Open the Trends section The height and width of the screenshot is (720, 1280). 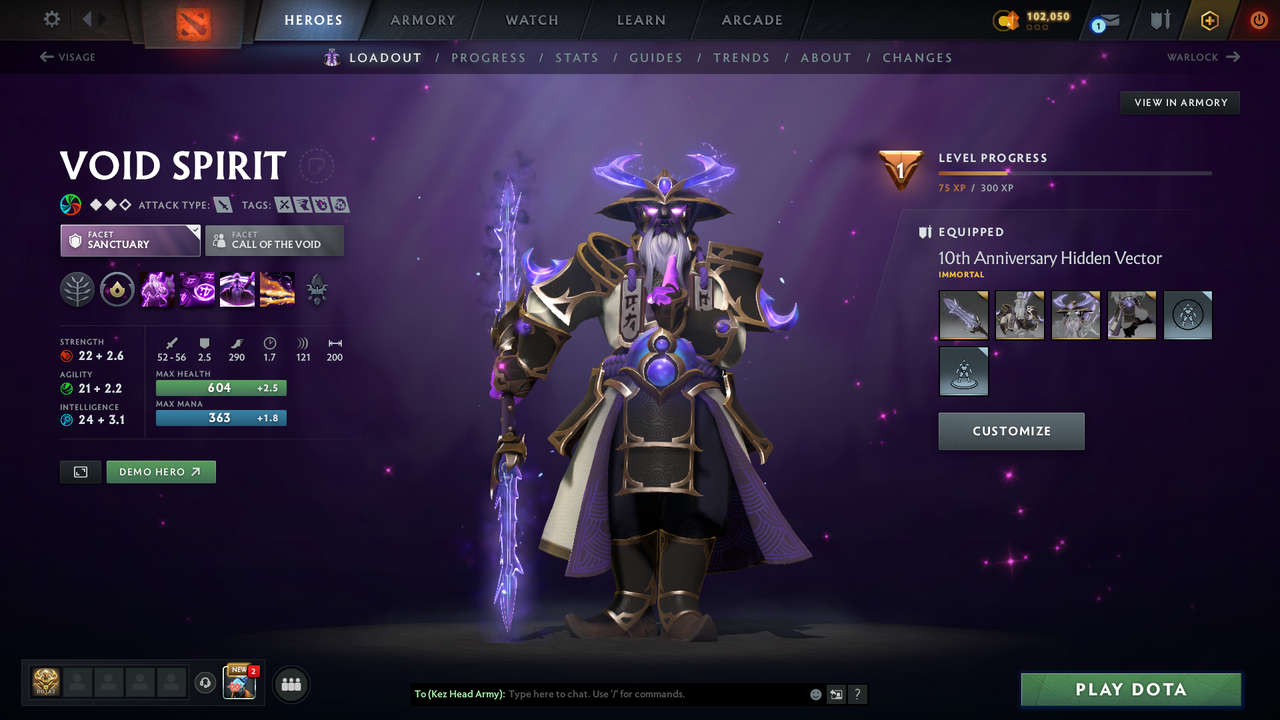tap(741, 57)
